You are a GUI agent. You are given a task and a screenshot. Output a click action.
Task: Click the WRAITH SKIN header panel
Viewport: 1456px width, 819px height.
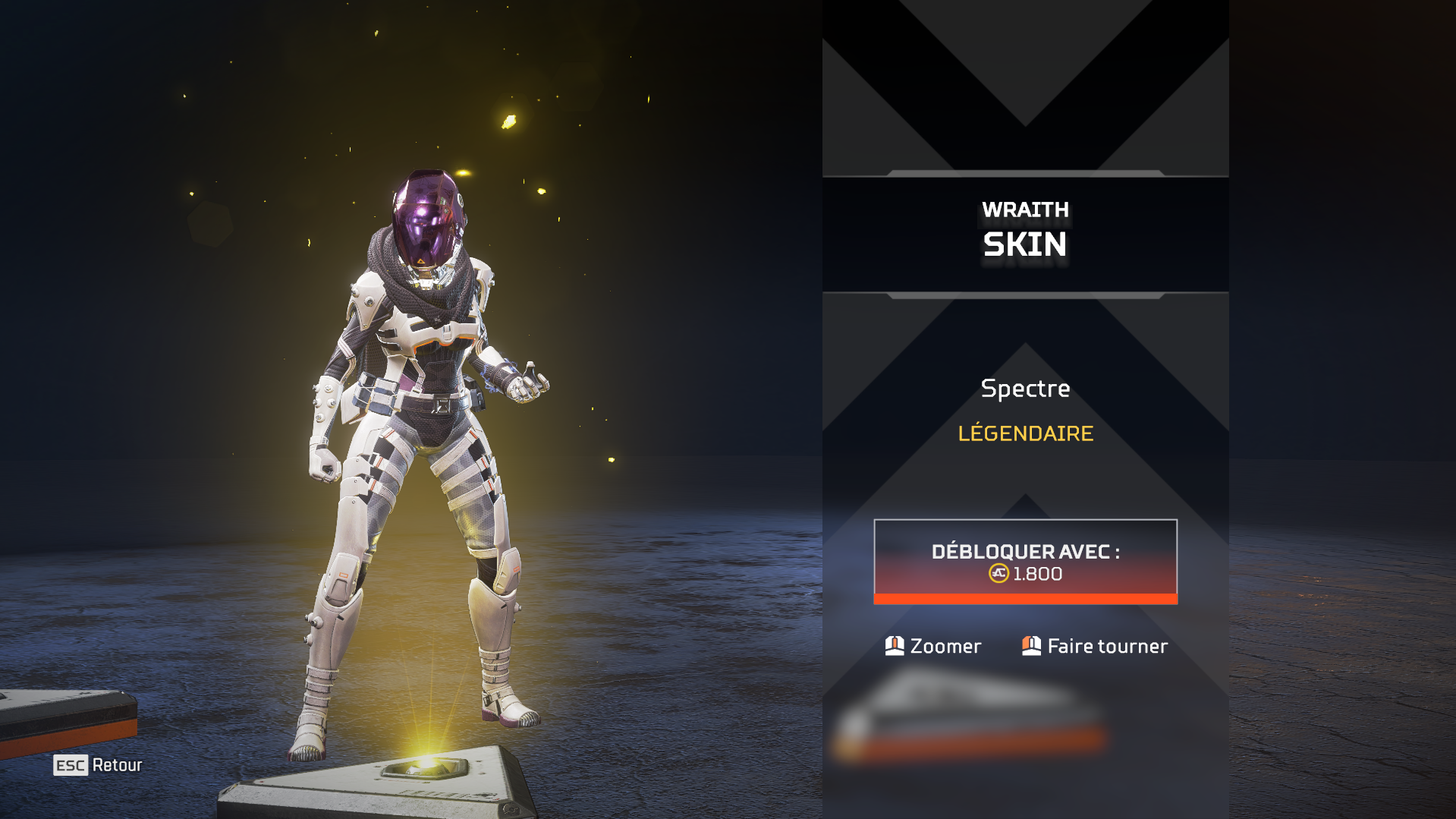click(x=1025, y=228)
